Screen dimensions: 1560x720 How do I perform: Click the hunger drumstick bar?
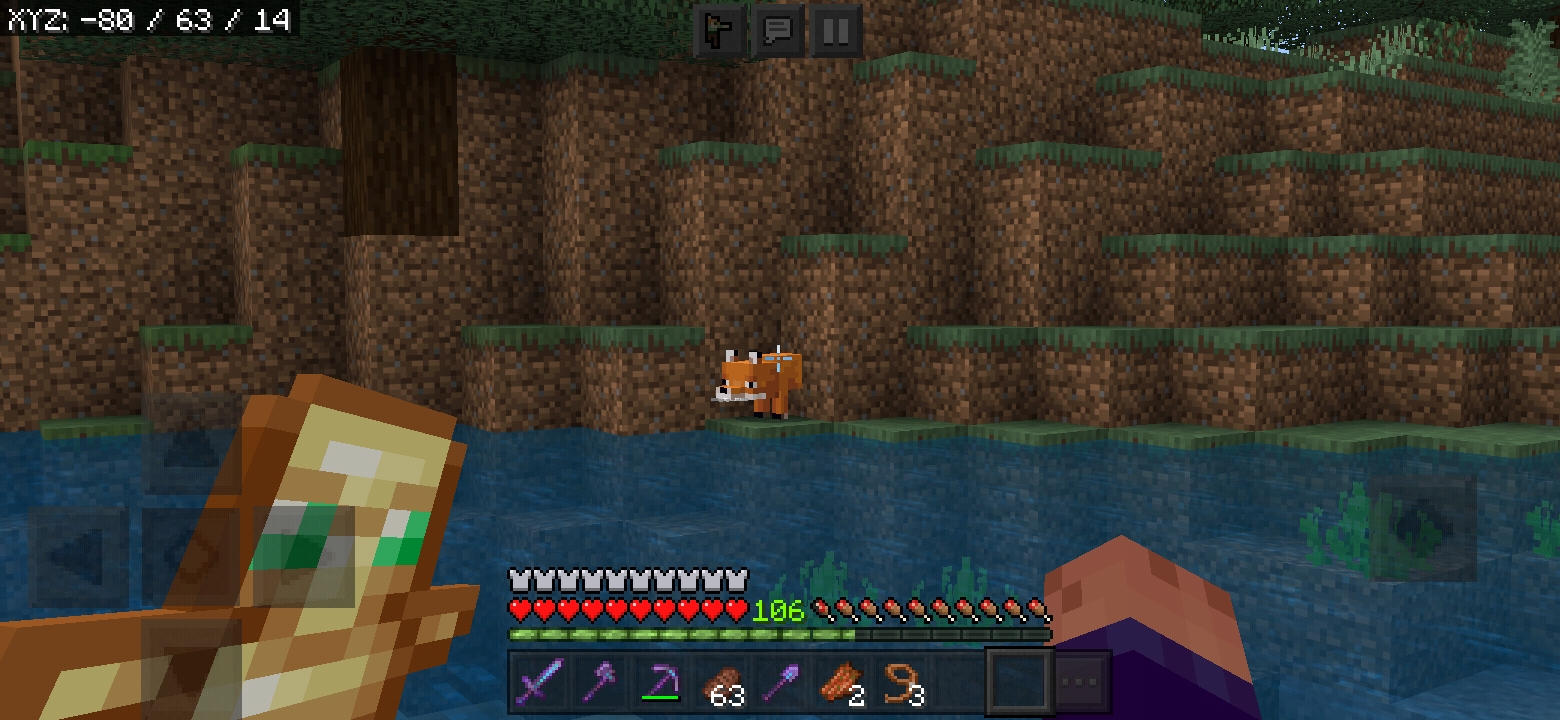(x=930, y=607)
